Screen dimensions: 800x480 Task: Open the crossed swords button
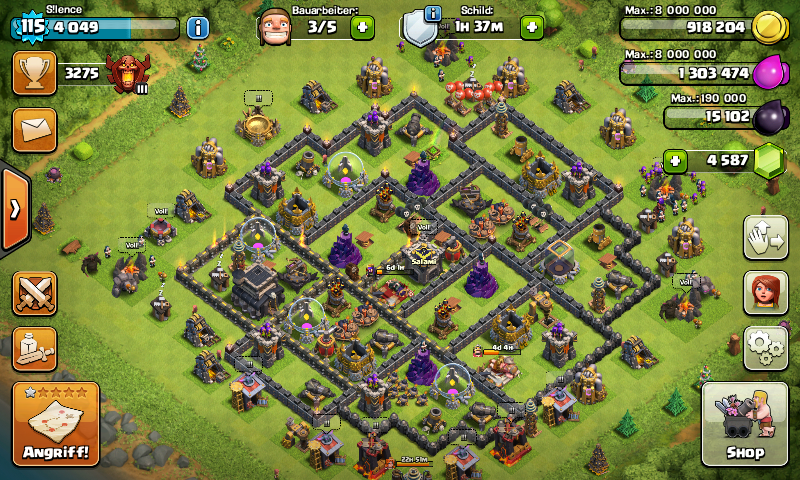34,293
